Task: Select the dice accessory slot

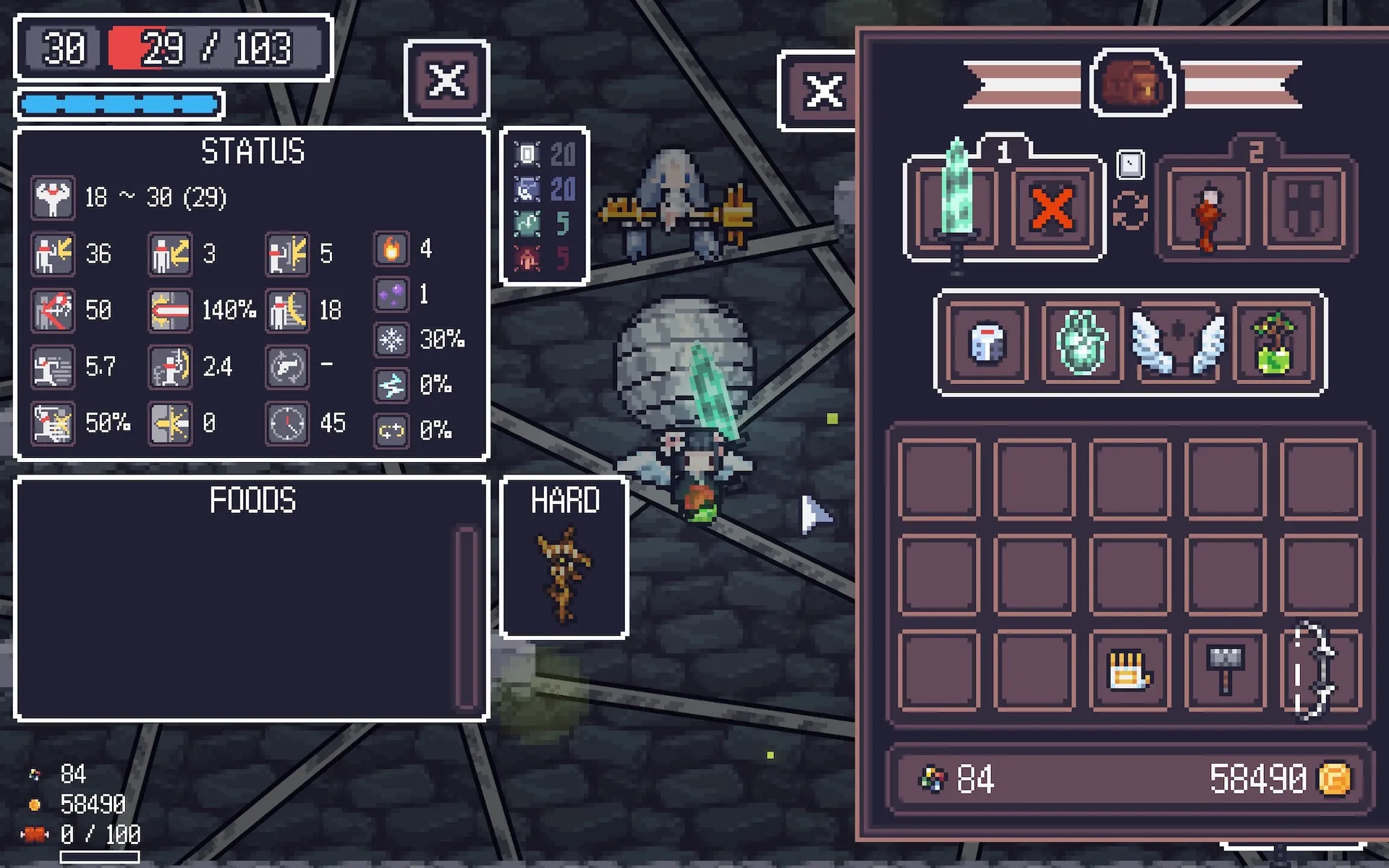Action: pyautogui.click(x=987, y=342)
